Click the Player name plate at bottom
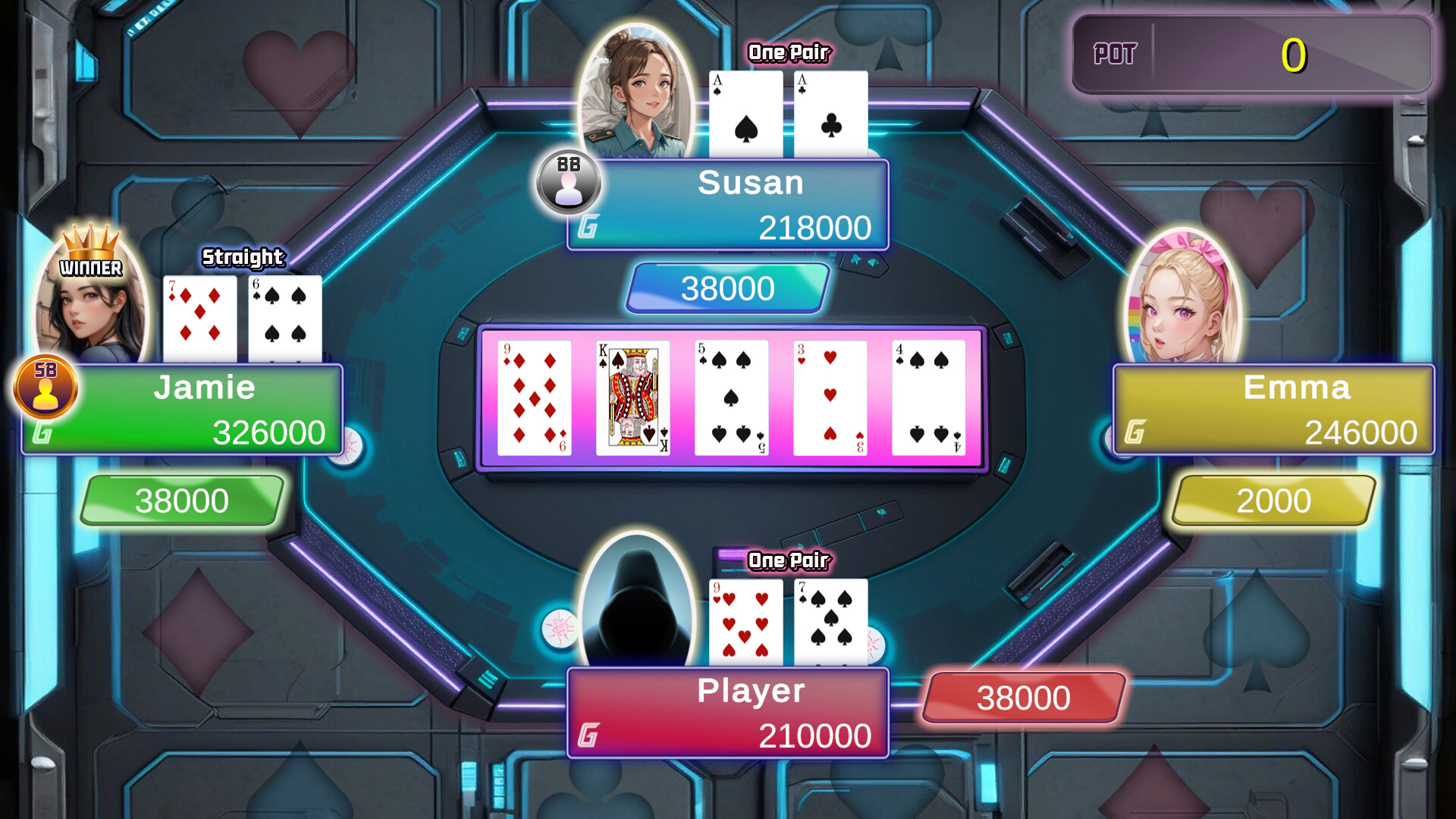1456x819 pixels. coord(728,713)
